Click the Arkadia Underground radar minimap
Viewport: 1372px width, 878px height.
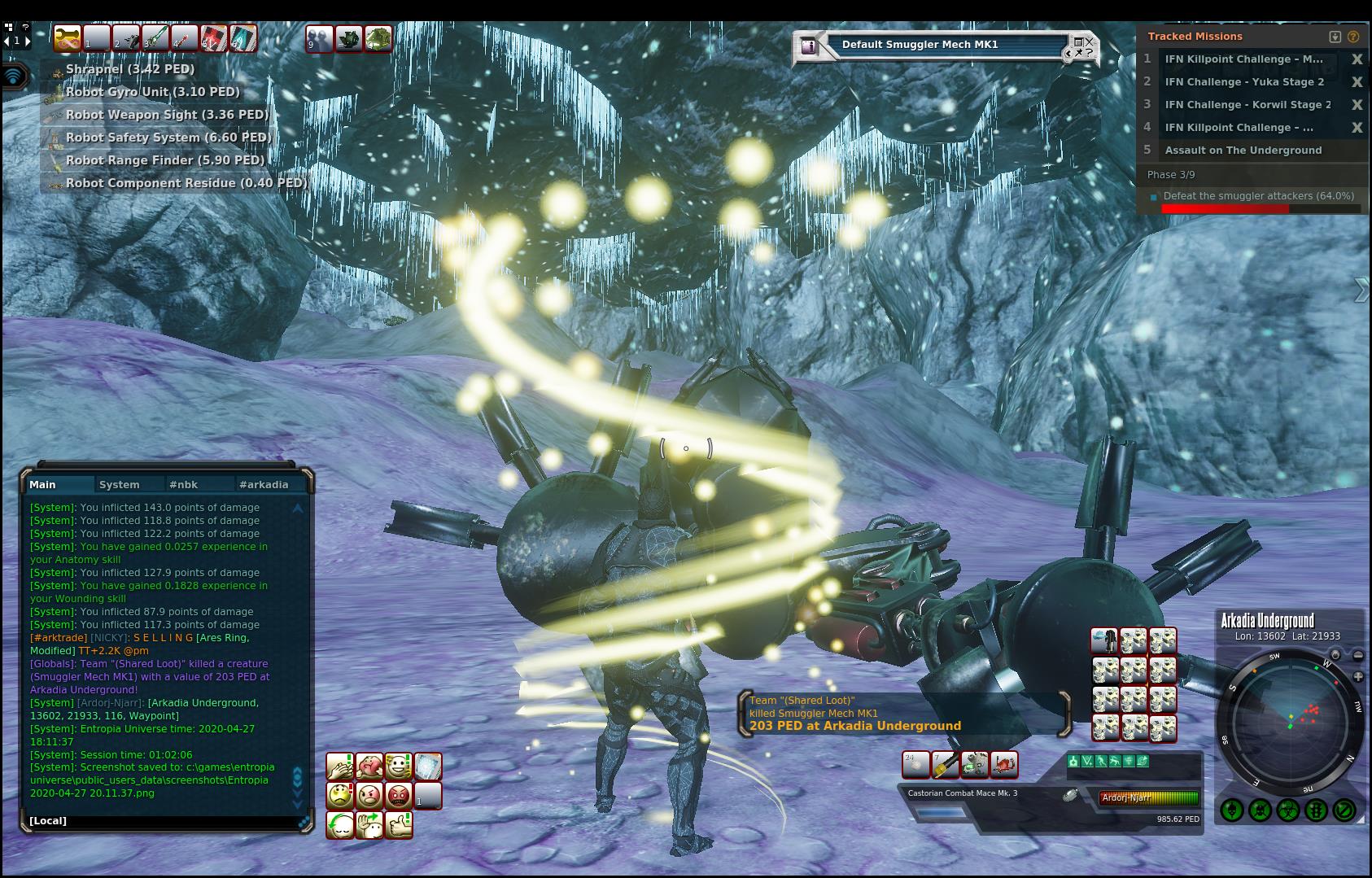(1291, 720)
